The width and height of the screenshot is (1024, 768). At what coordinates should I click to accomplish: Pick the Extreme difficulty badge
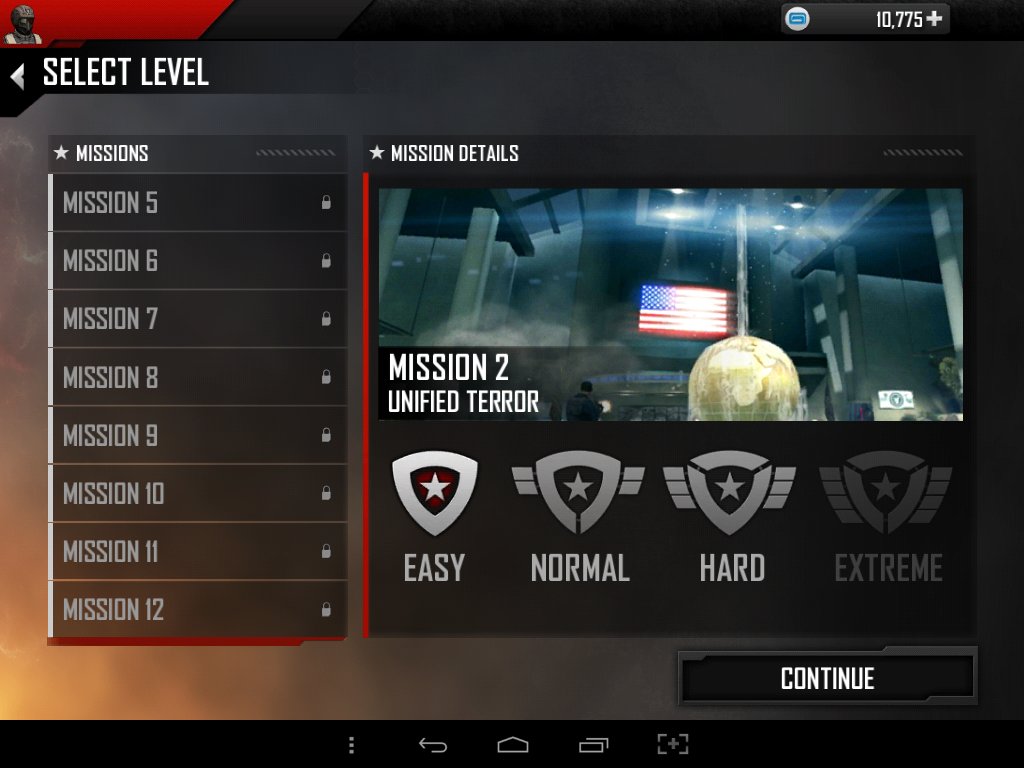tap(887, 516)
